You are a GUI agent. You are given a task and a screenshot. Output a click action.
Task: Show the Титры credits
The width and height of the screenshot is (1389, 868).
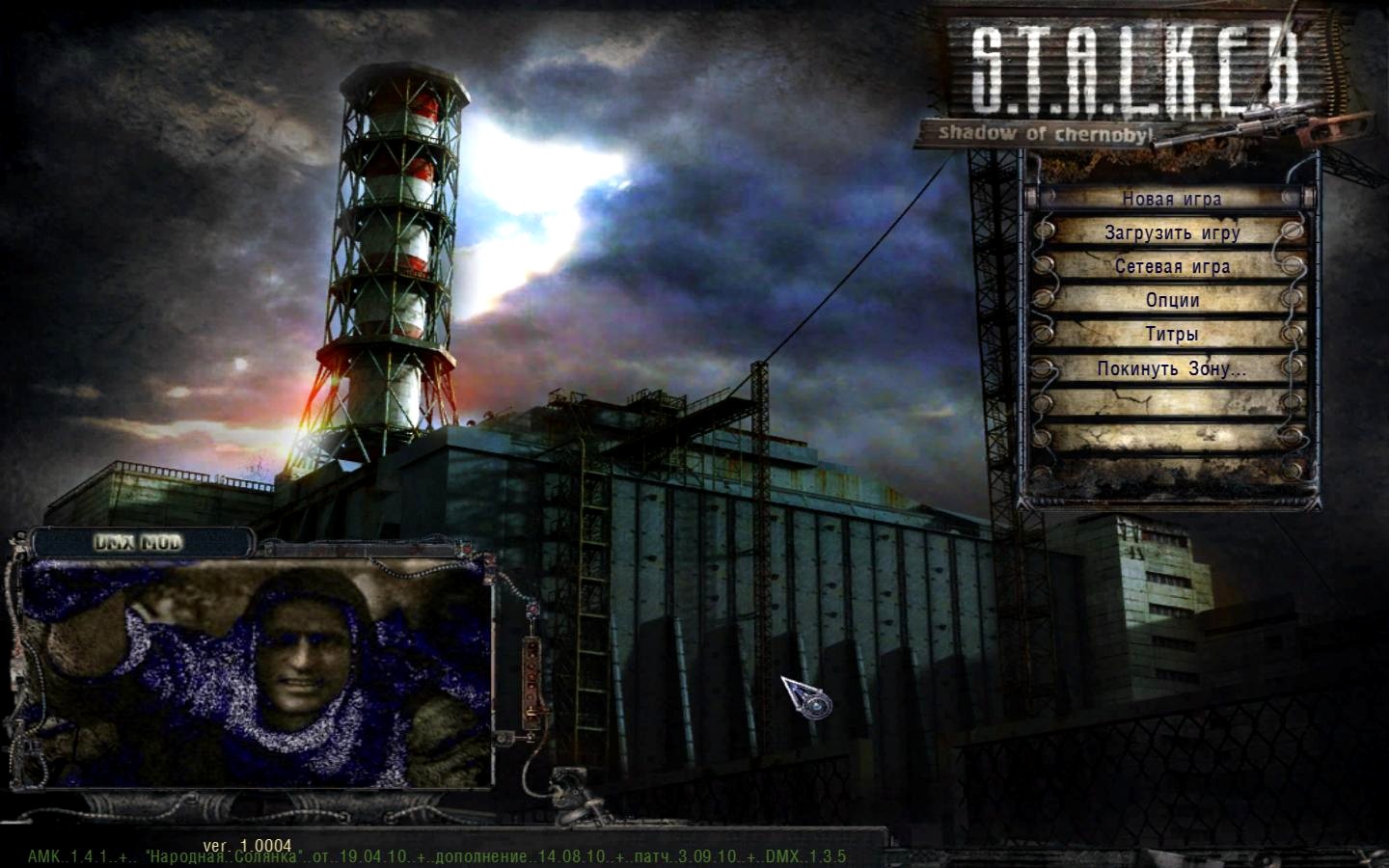1172,335
